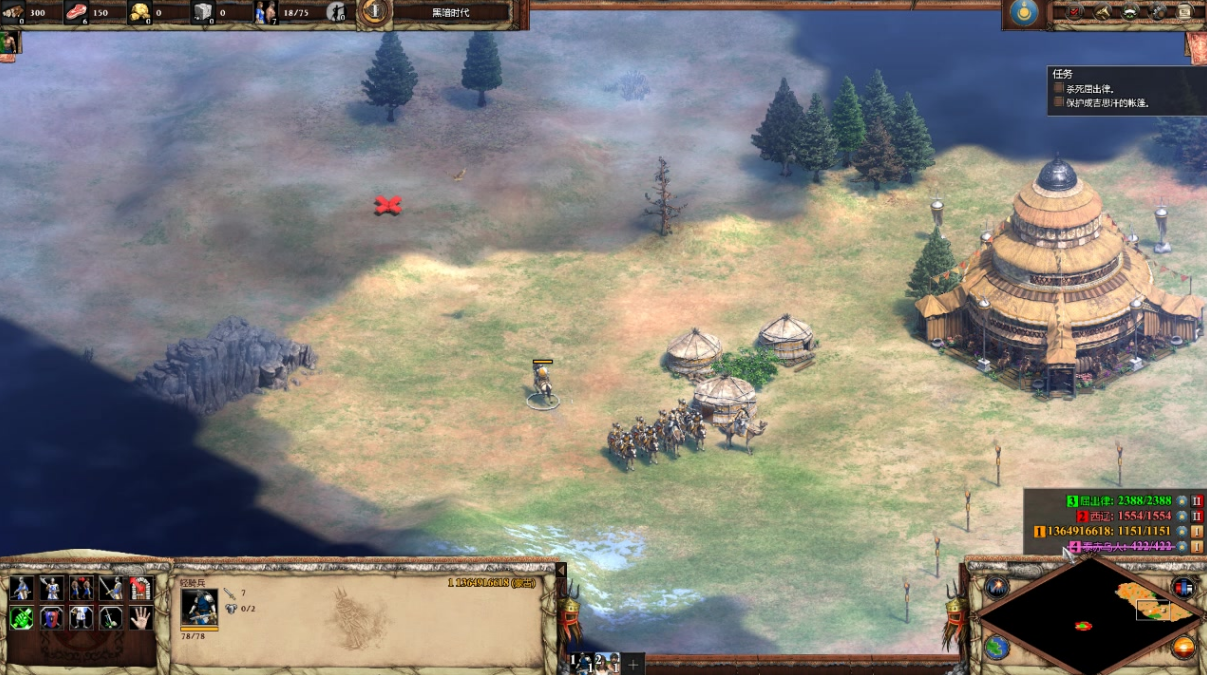Image resolution: width=1207 pixels, height=675 pixels.
Task: Open the main menu icon at far top right
Action: [x=1185, y=12]
